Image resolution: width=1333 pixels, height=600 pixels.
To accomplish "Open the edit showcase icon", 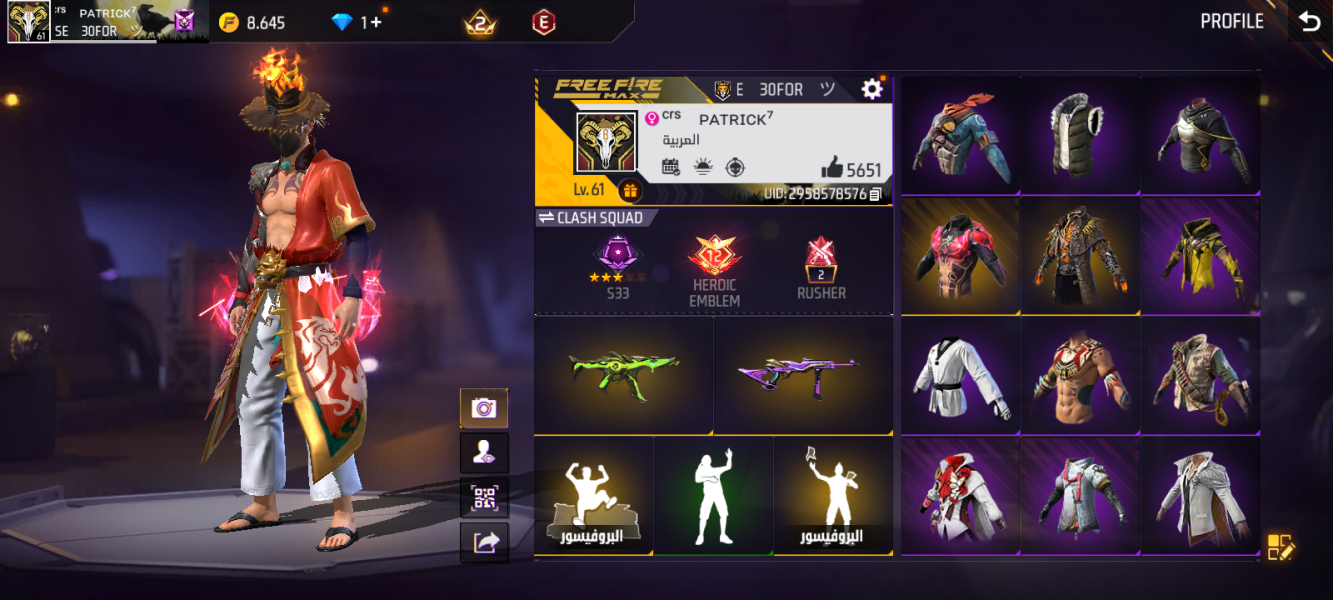I will click(x=1281, y=547).
